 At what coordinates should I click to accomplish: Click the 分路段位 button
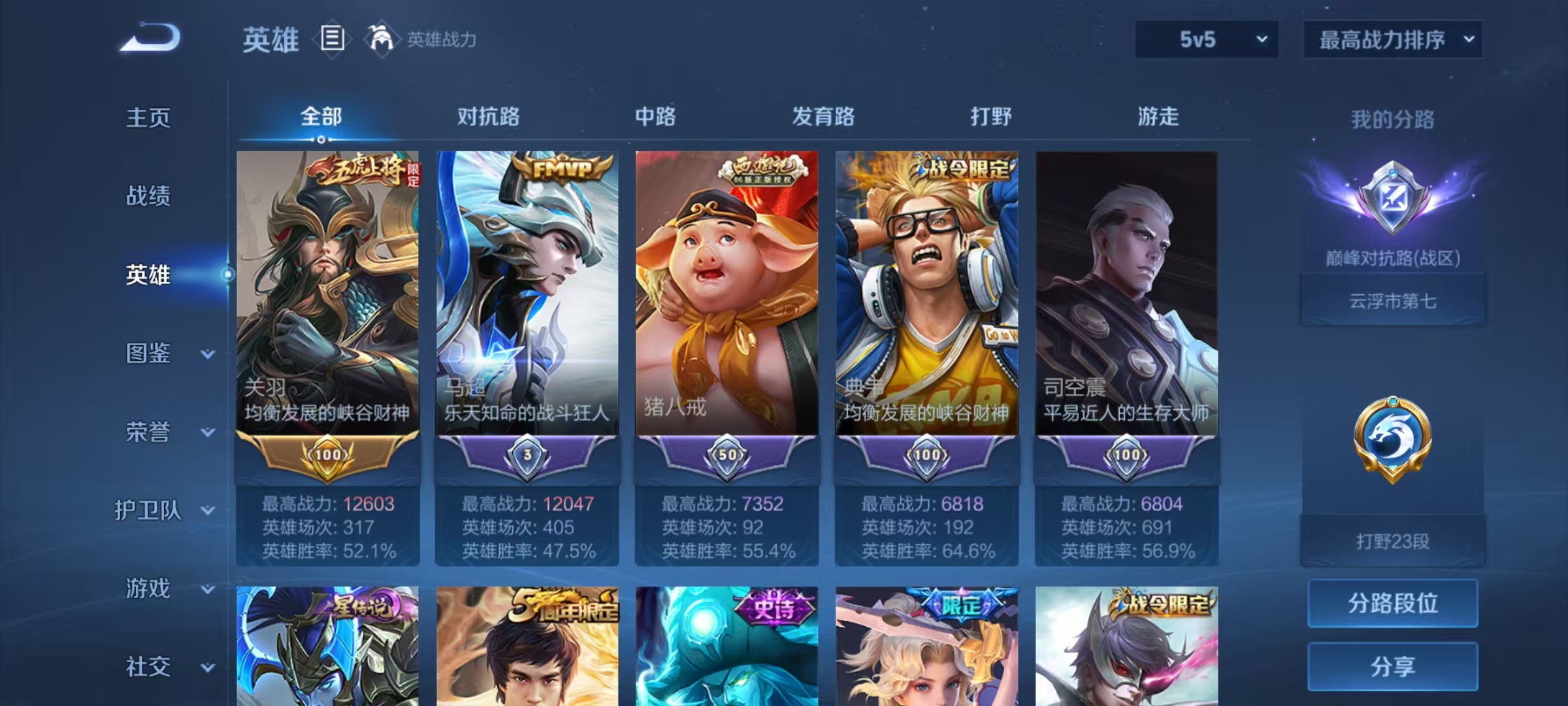point(1392,603)
